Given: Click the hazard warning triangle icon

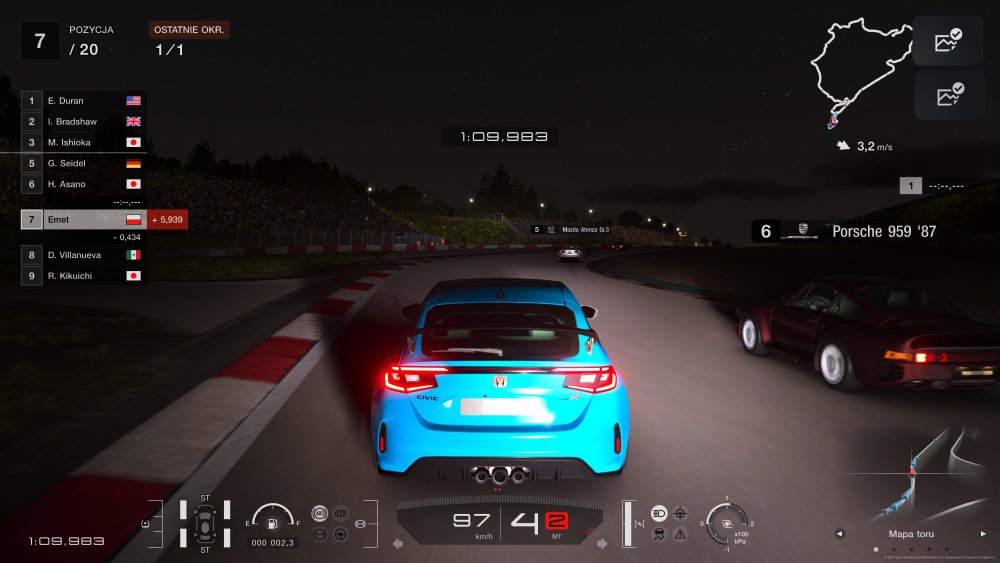Looking at the screenshot, I should [681, 534].
